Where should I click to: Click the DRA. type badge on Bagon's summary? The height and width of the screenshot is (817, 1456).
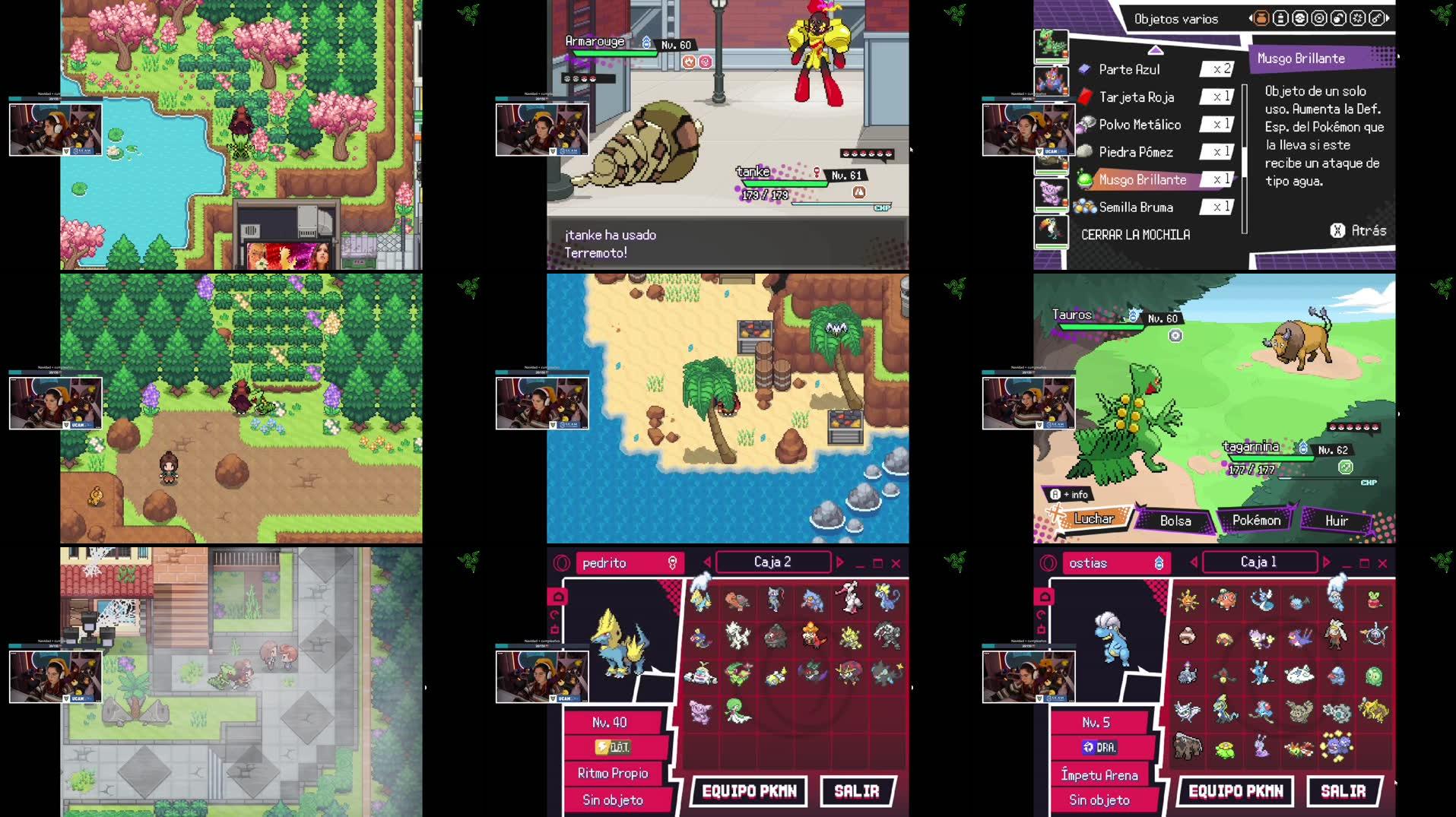pos(1099,747)
